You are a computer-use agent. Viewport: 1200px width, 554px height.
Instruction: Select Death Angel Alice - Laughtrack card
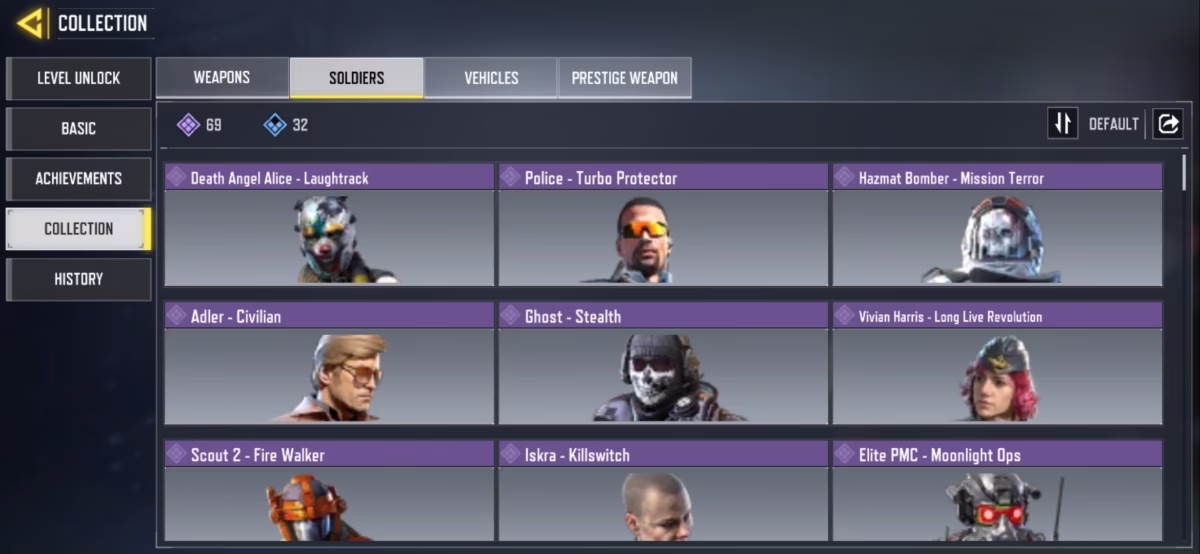pos(329,225)
